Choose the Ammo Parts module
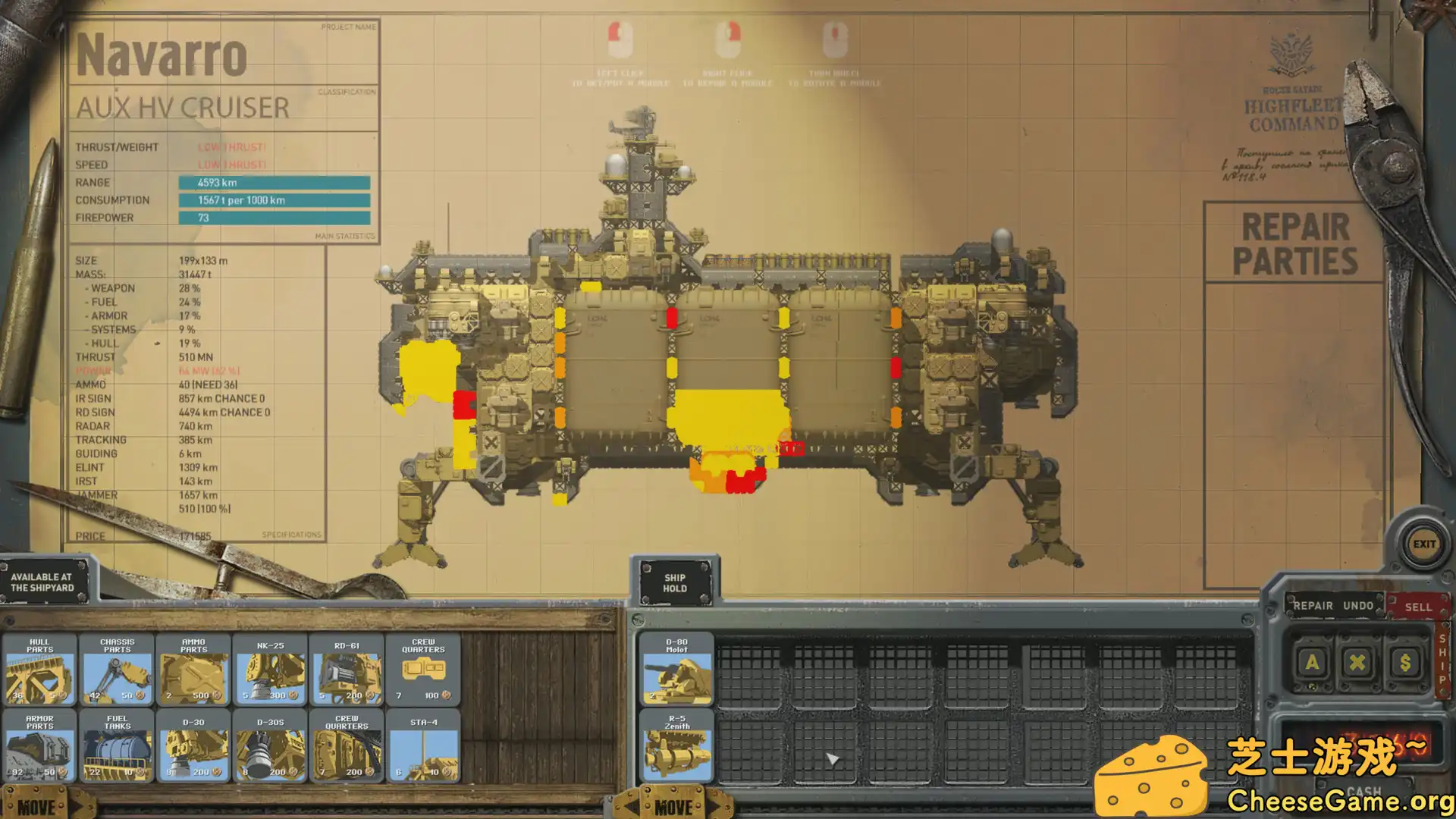 194,670
